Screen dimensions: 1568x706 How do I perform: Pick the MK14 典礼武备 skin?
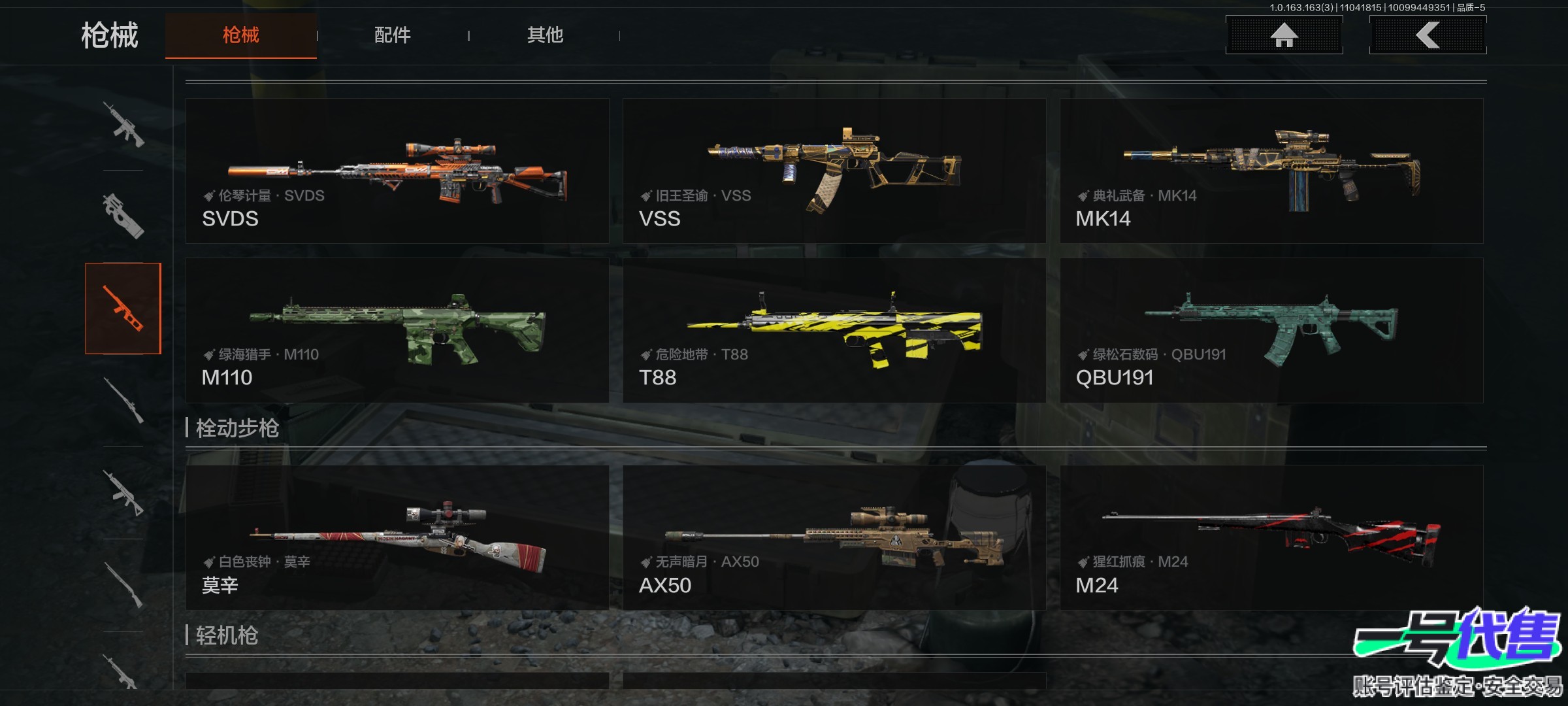tap(1271, 171)
